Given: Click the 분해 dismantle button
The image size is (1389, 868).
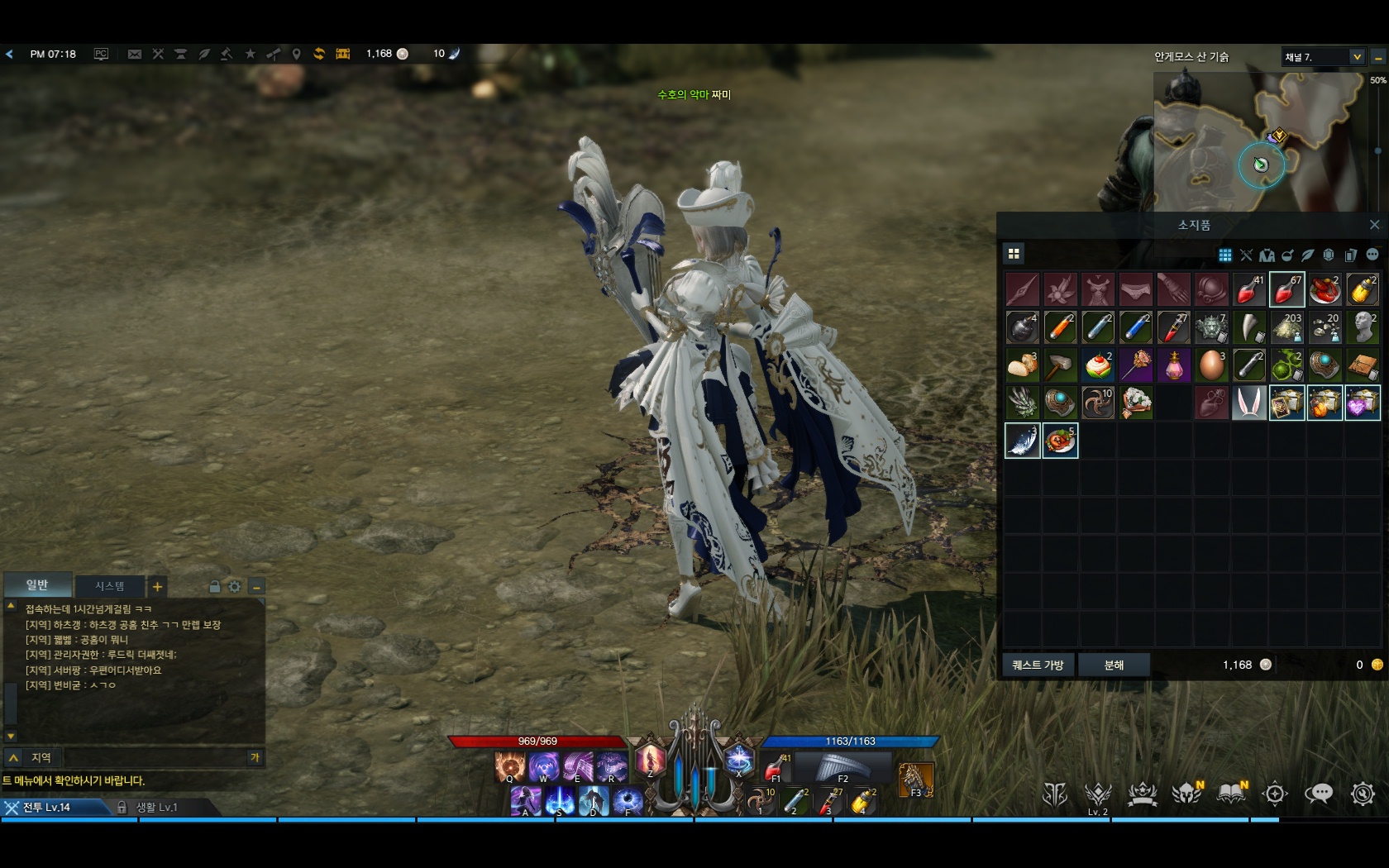Looking at the screenshot, I should (1114, 665).
